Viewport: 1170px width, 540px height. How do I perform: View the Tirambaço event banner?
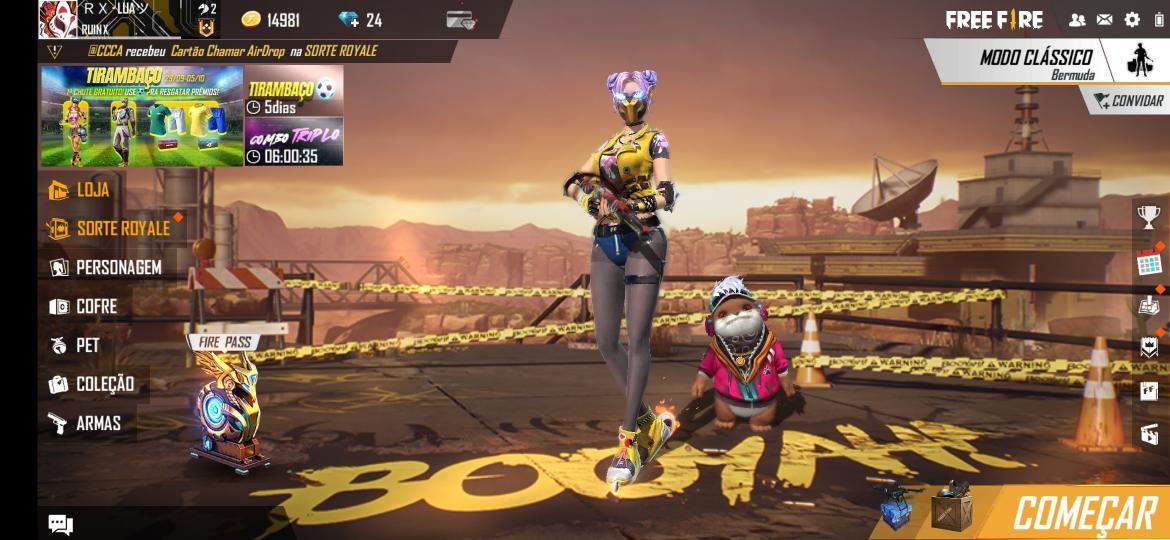(141, 116)
